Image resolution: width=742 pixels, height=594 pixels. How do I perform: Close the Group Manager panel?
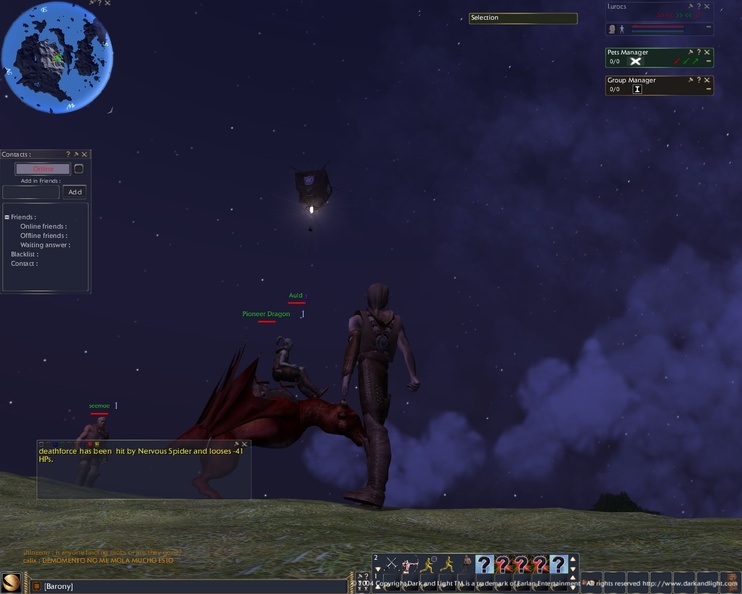(708, 80)
